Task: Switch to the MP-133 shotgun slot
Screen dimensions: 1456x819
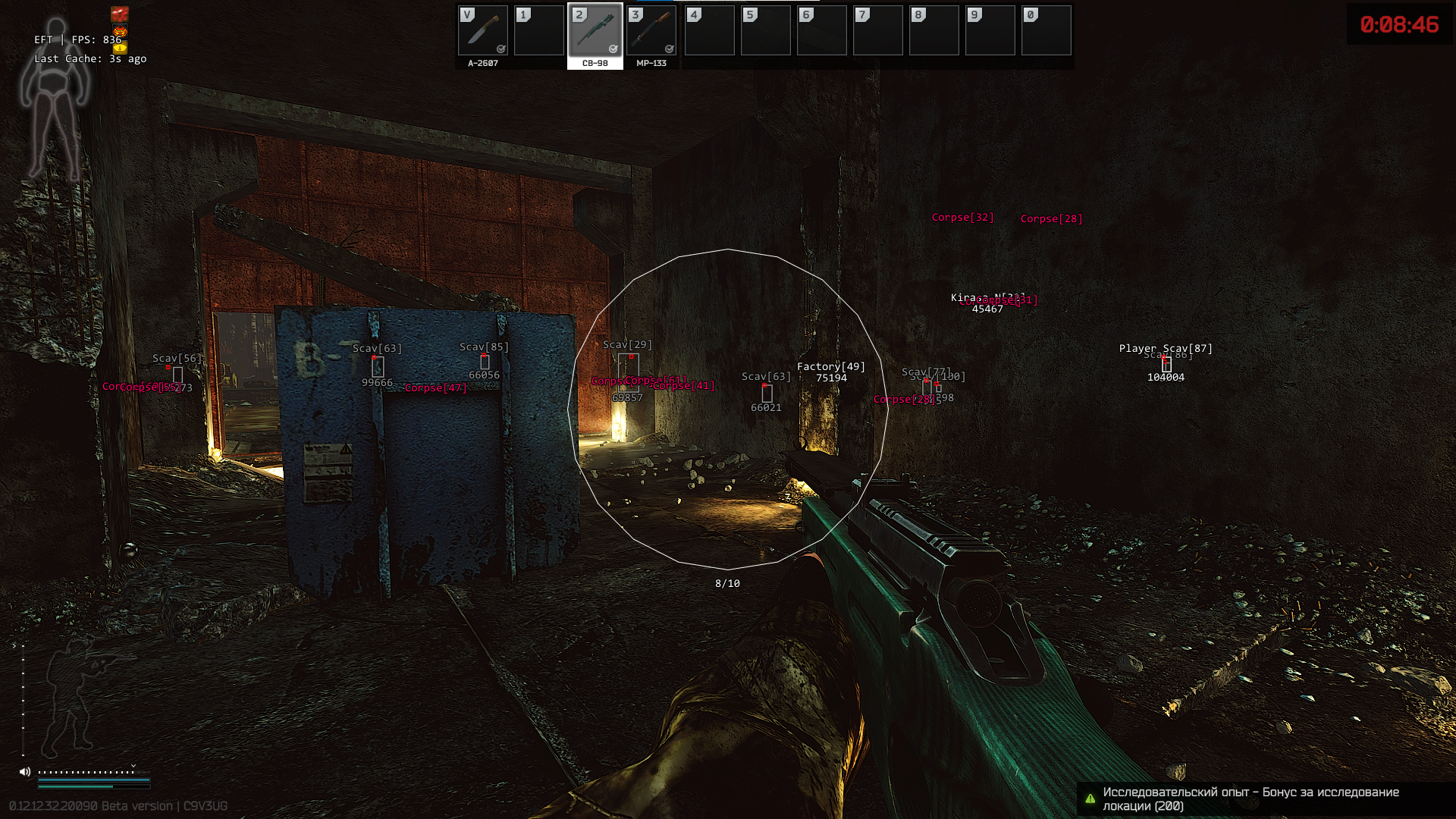Action: [x=651, y=32]
